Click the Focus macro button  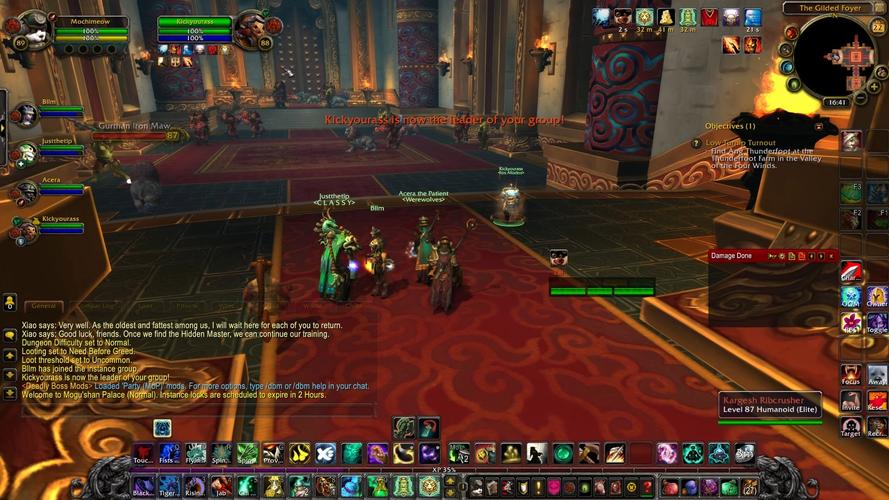coord(851,374)
